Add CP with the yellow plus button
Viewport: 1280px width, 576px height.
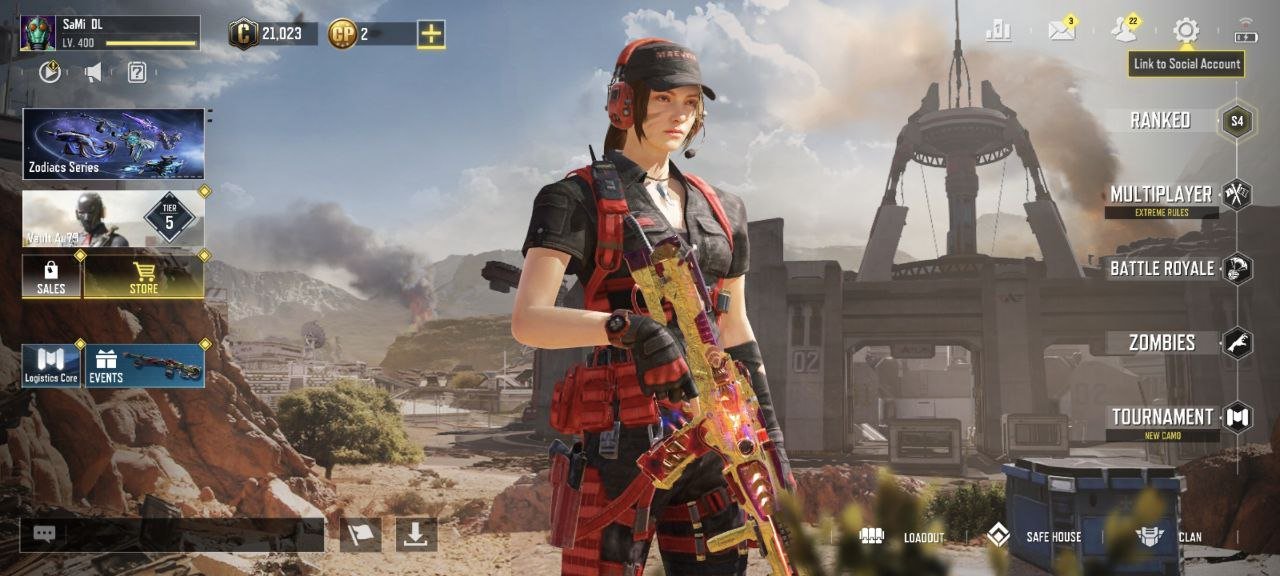[x=431, y=34]
